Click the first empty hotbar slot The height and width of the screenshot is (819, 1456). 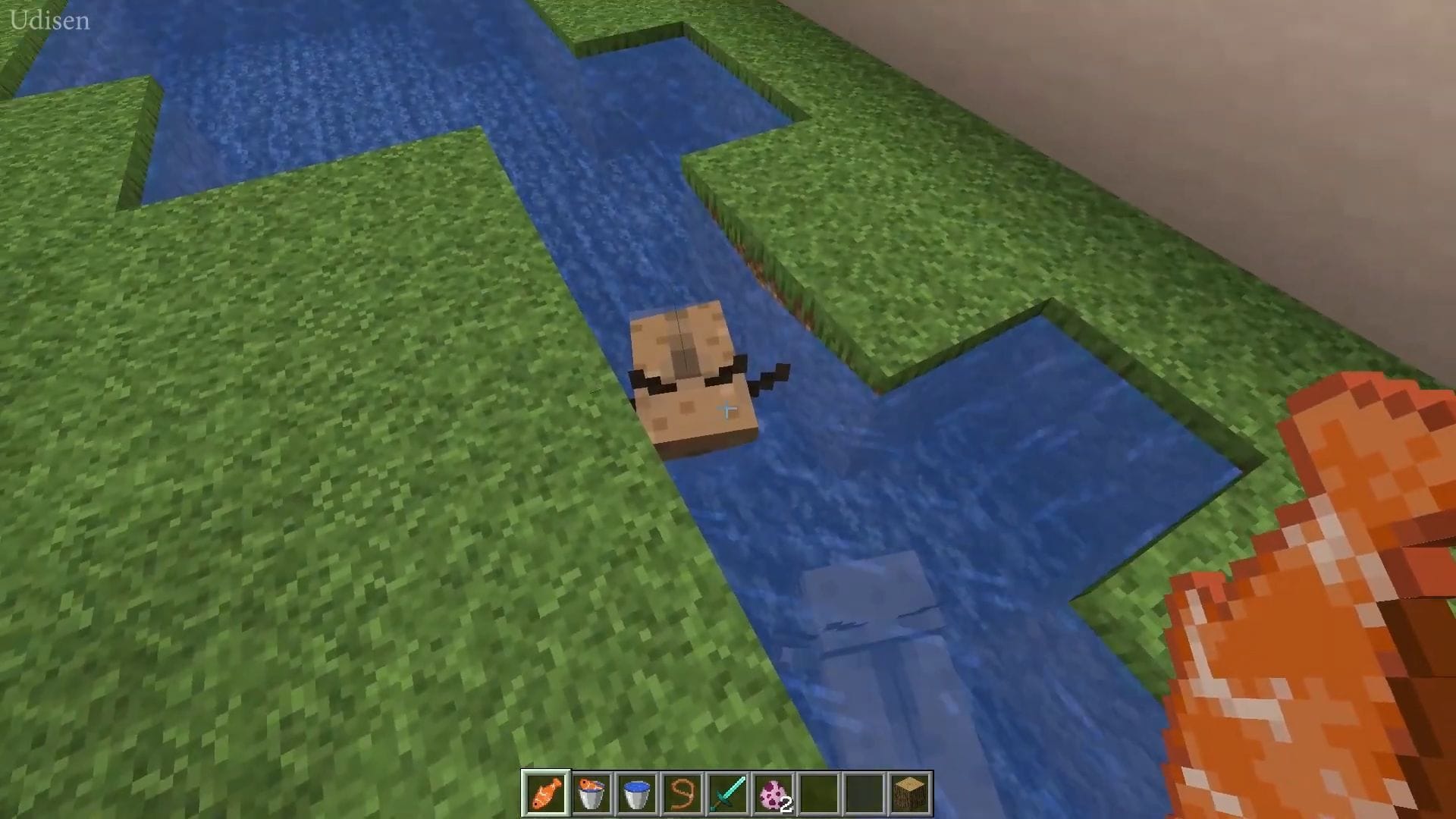click(x=819, y=792)
